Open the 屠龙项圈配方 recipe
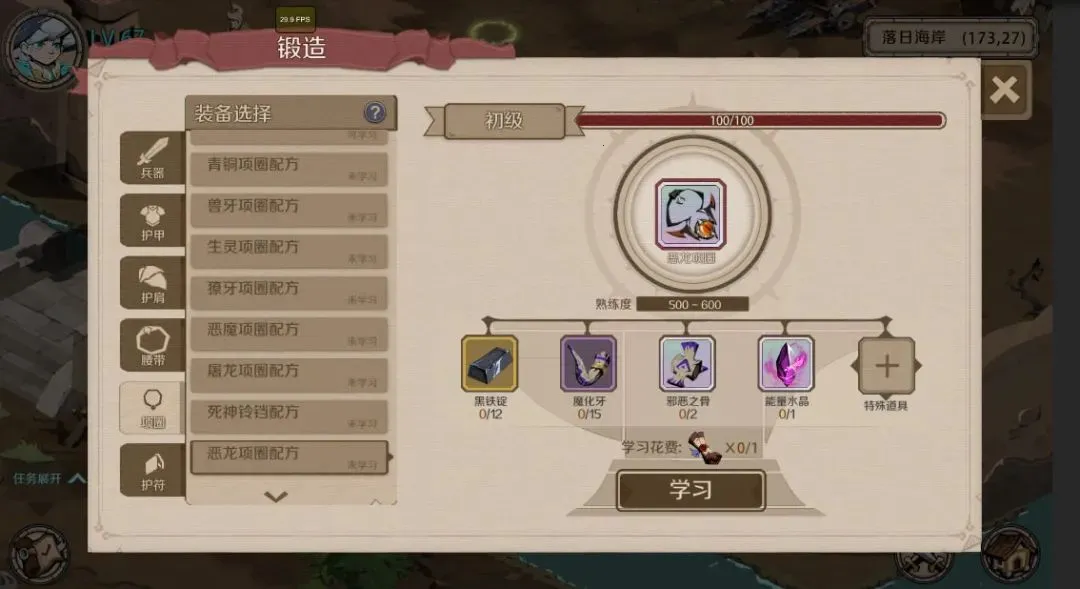The image size is (1080, 589). pos(288,374)
